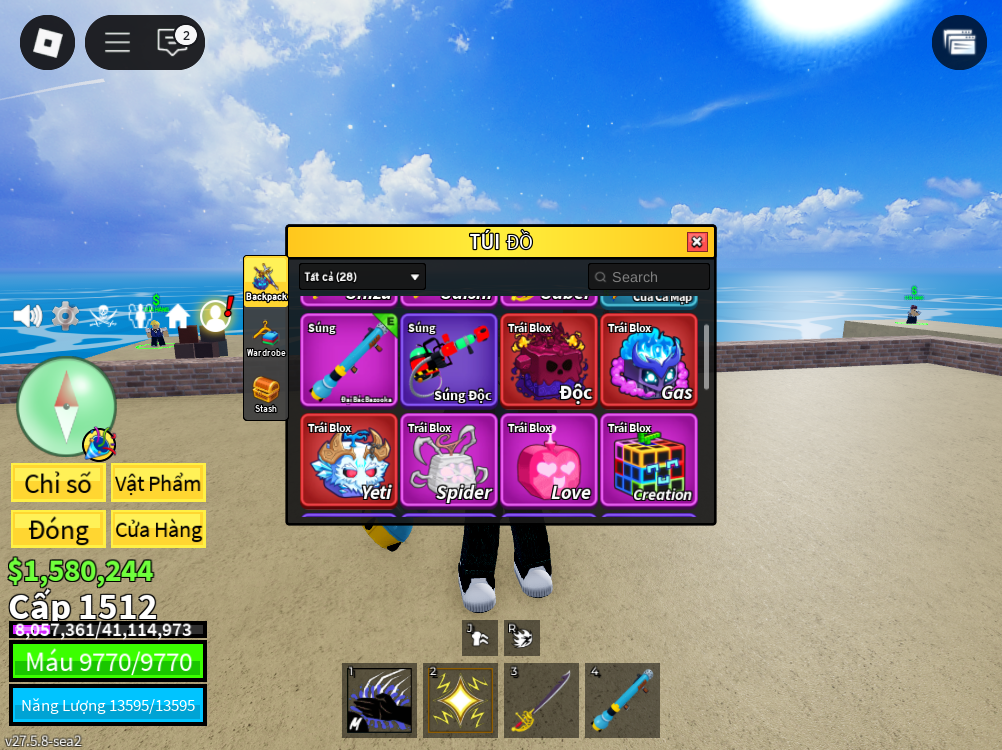Click the Đóng button
The width and height of the screenshot is (1002, 750).
(58, 529)
